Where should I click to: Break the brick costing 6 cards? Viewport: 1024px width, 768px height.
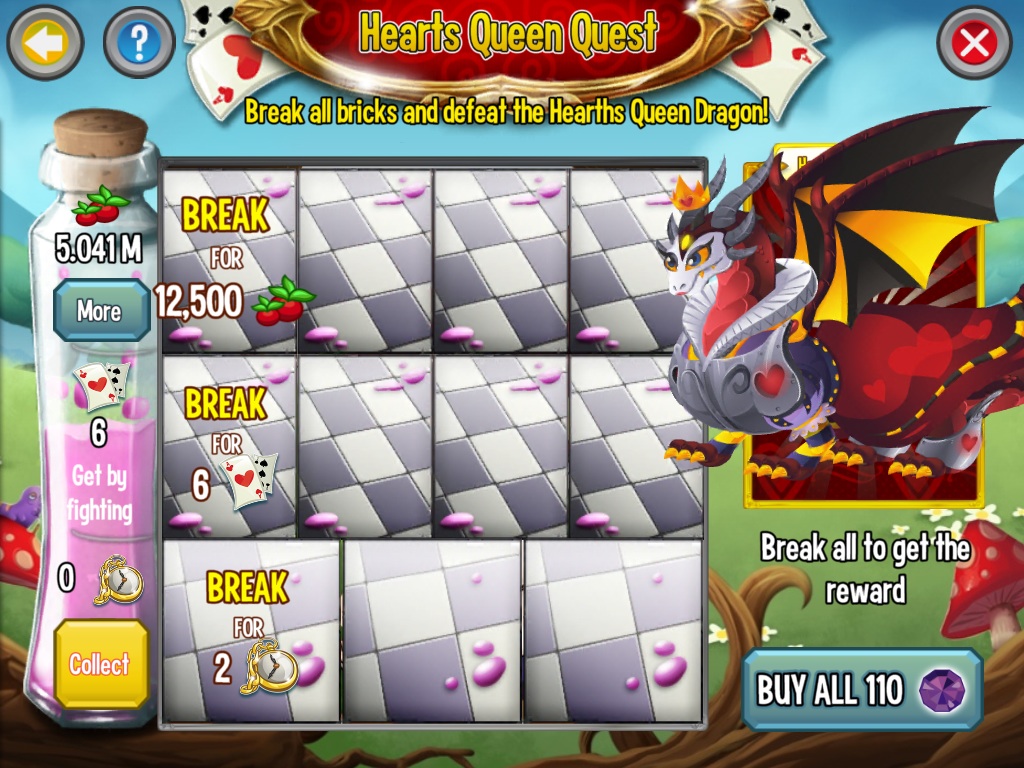(x=230, y=446)
